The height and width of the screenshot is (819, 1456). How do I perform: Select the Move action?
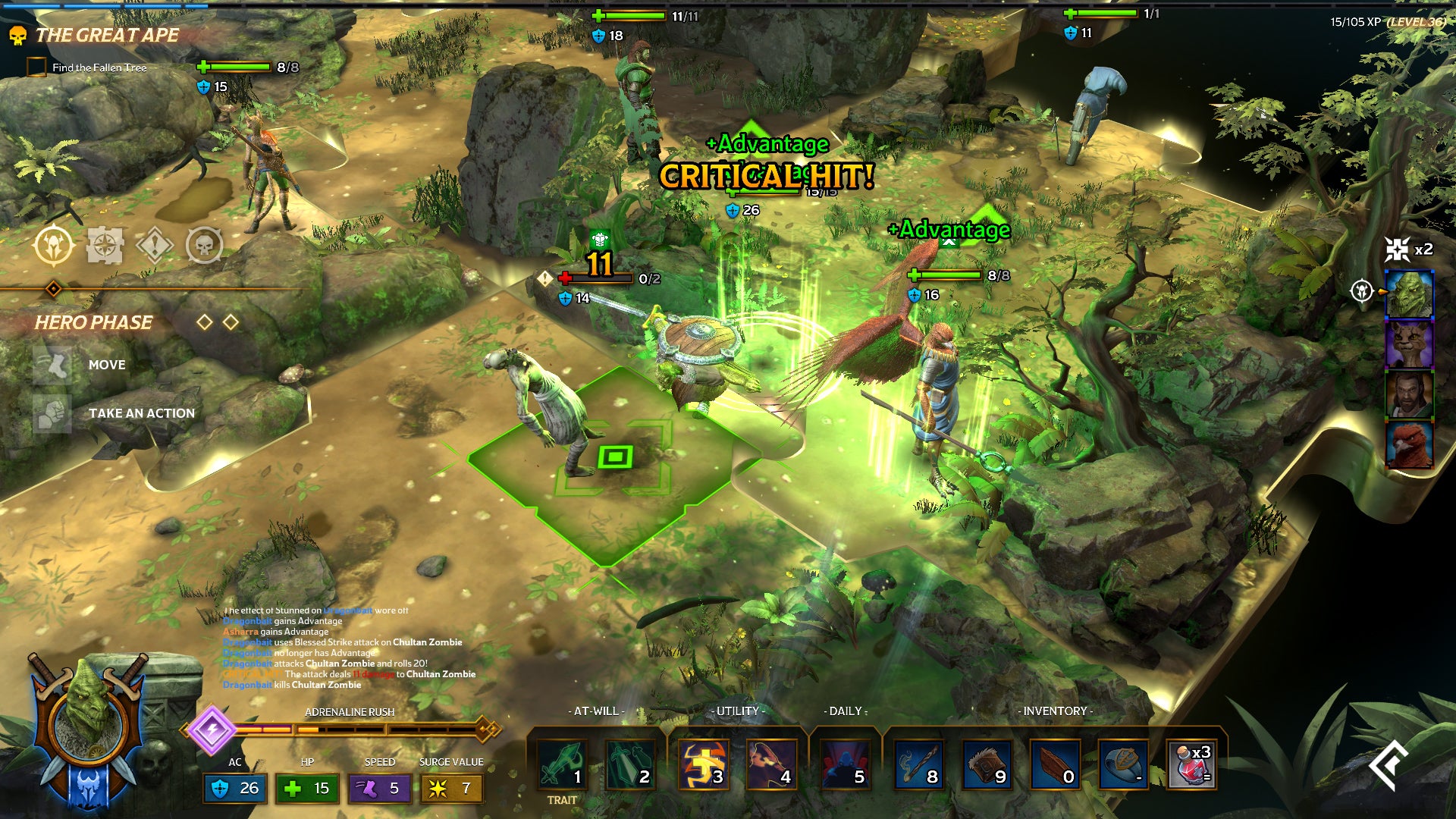(x=105, y=365)
